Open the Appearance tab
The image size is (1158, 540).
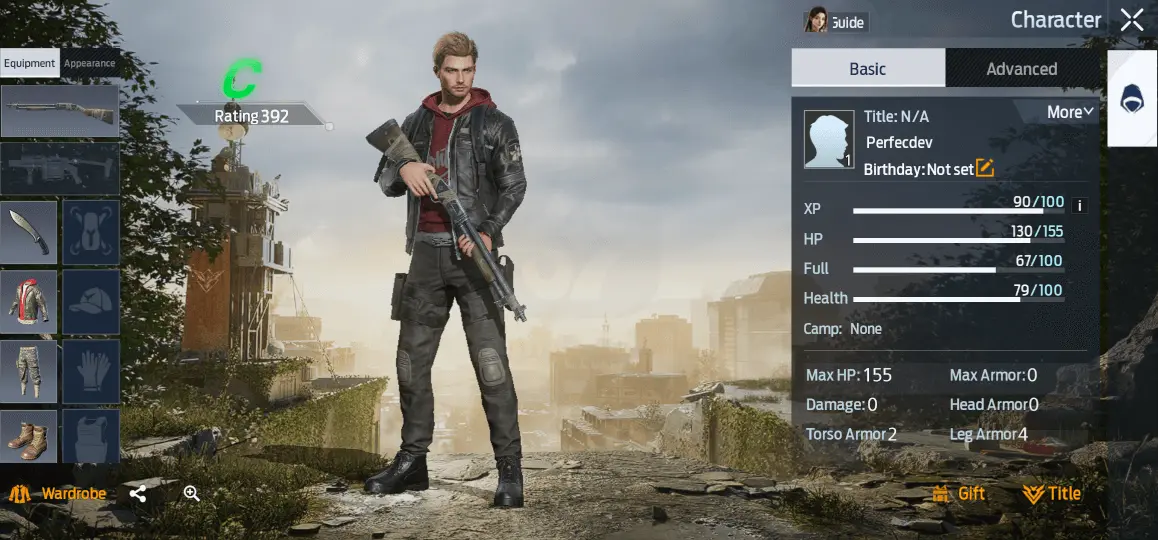tap(89, 63)
